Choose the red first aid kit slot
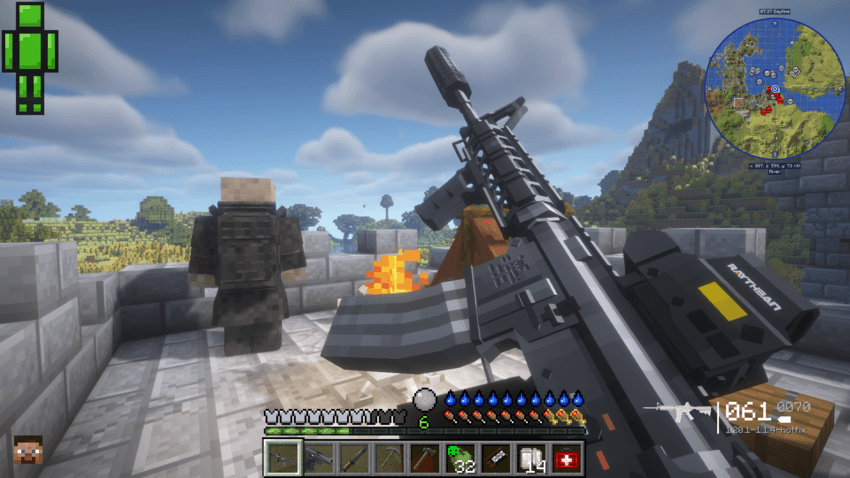 pos(567,458)
